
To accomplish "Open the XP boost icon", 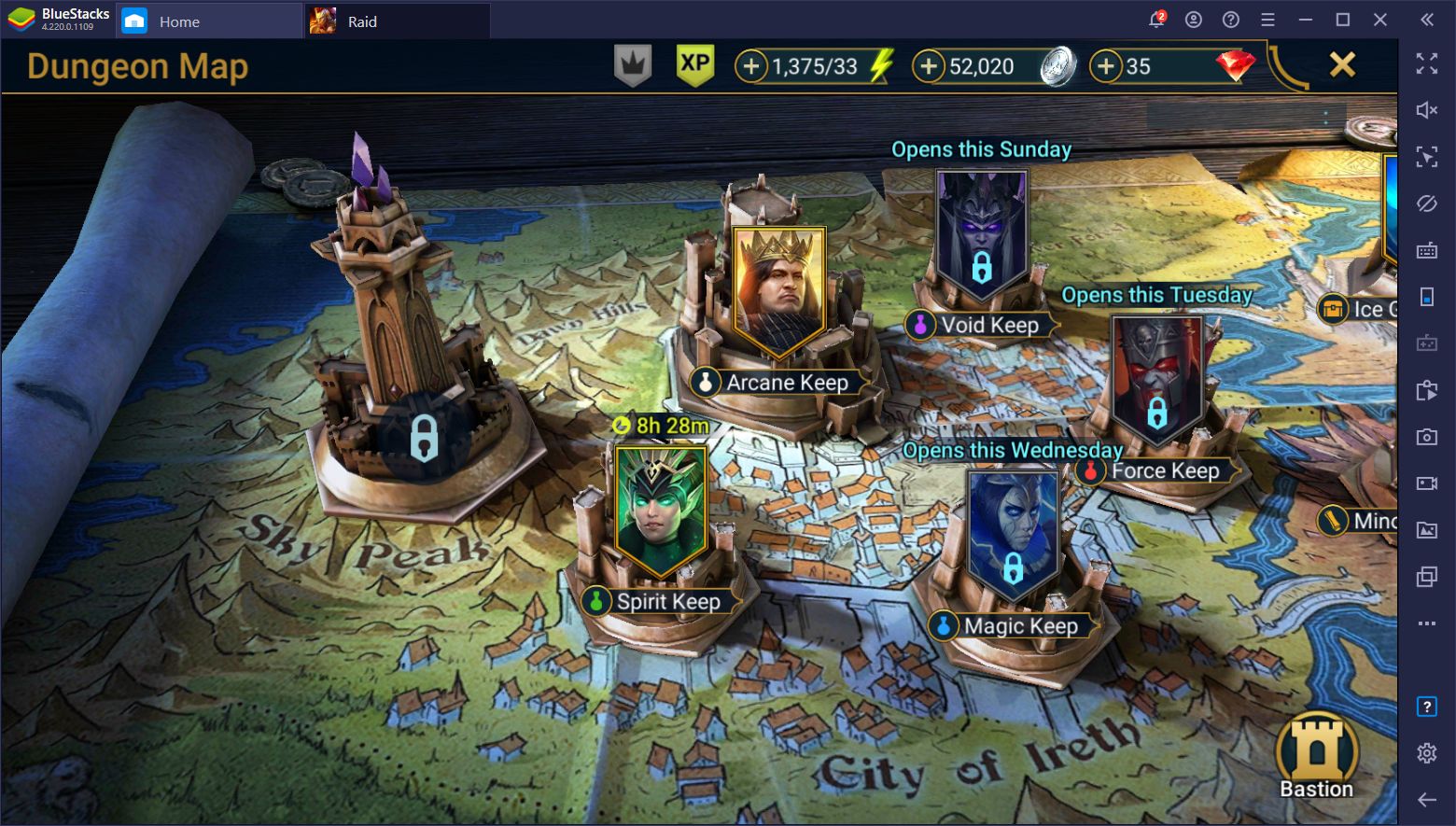I will [x=694, y=65].
